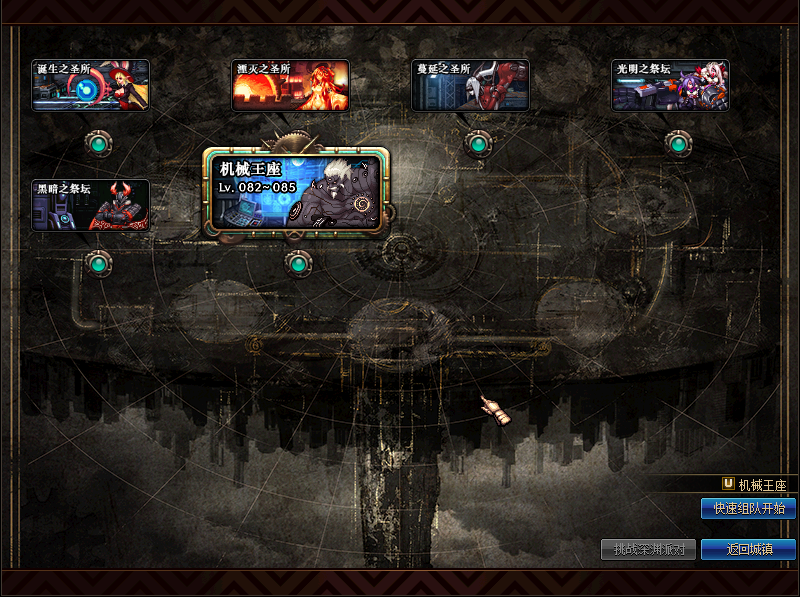
Task: Select the 光明之祭坛 dungeon card
Action: click(670, 86)
